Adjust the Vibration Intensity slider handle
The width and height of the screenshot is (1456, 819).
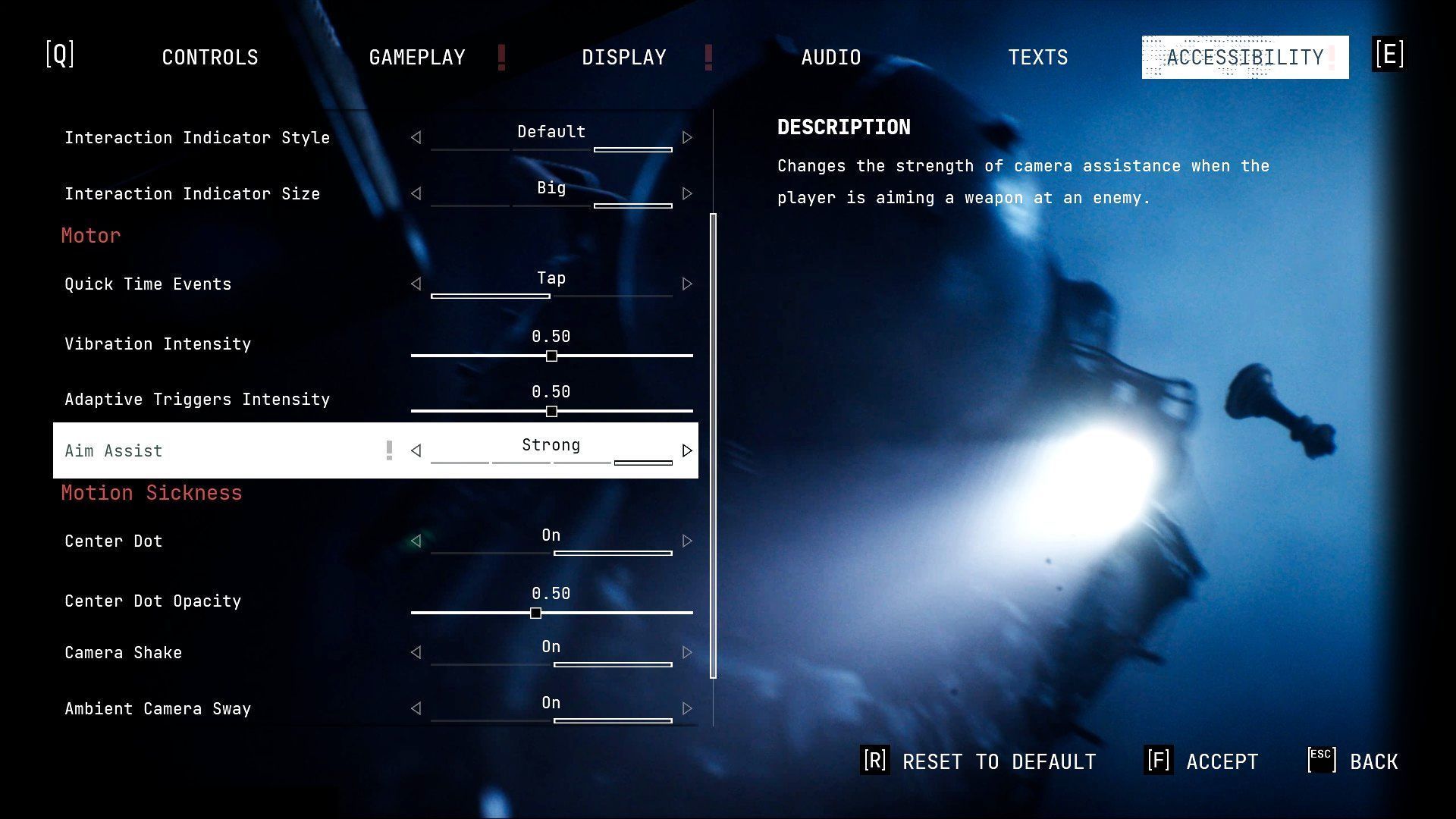(x=551, y=356)
